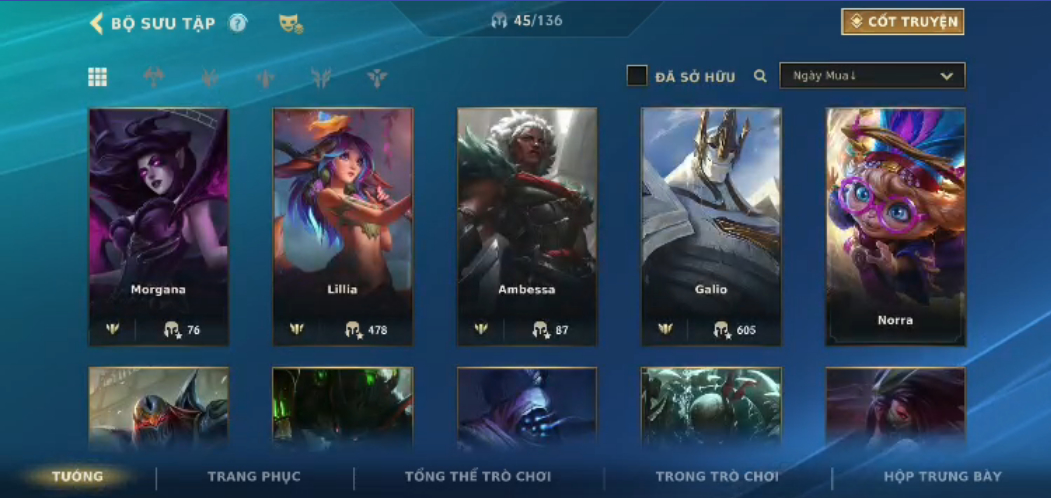The height and width of the screenshot is (498, 1051).
Task: Open the question mark help icon
Action: point(238,23)
